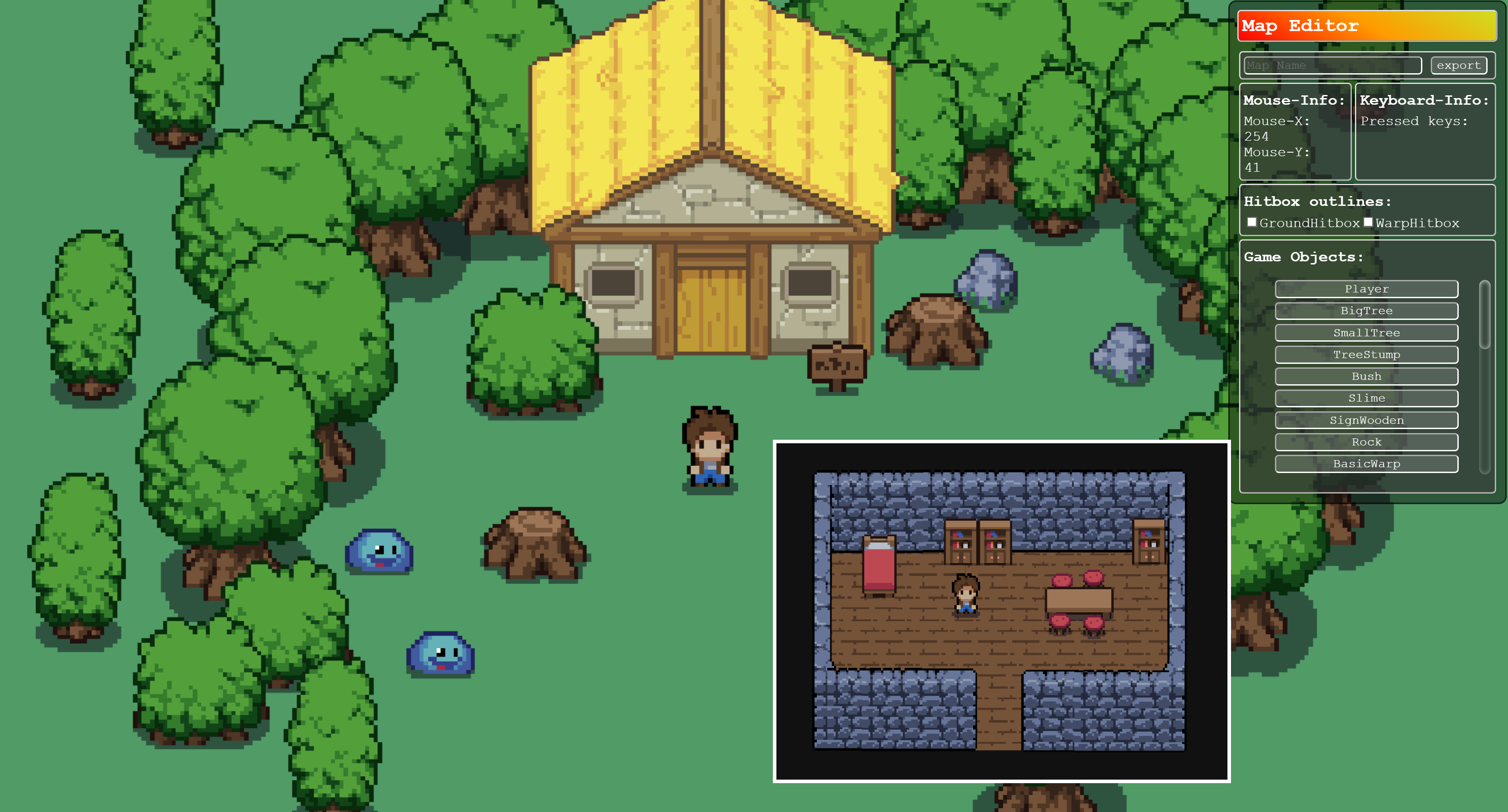
Task: Select the Slime object
Action: [x=1366, y=398]
